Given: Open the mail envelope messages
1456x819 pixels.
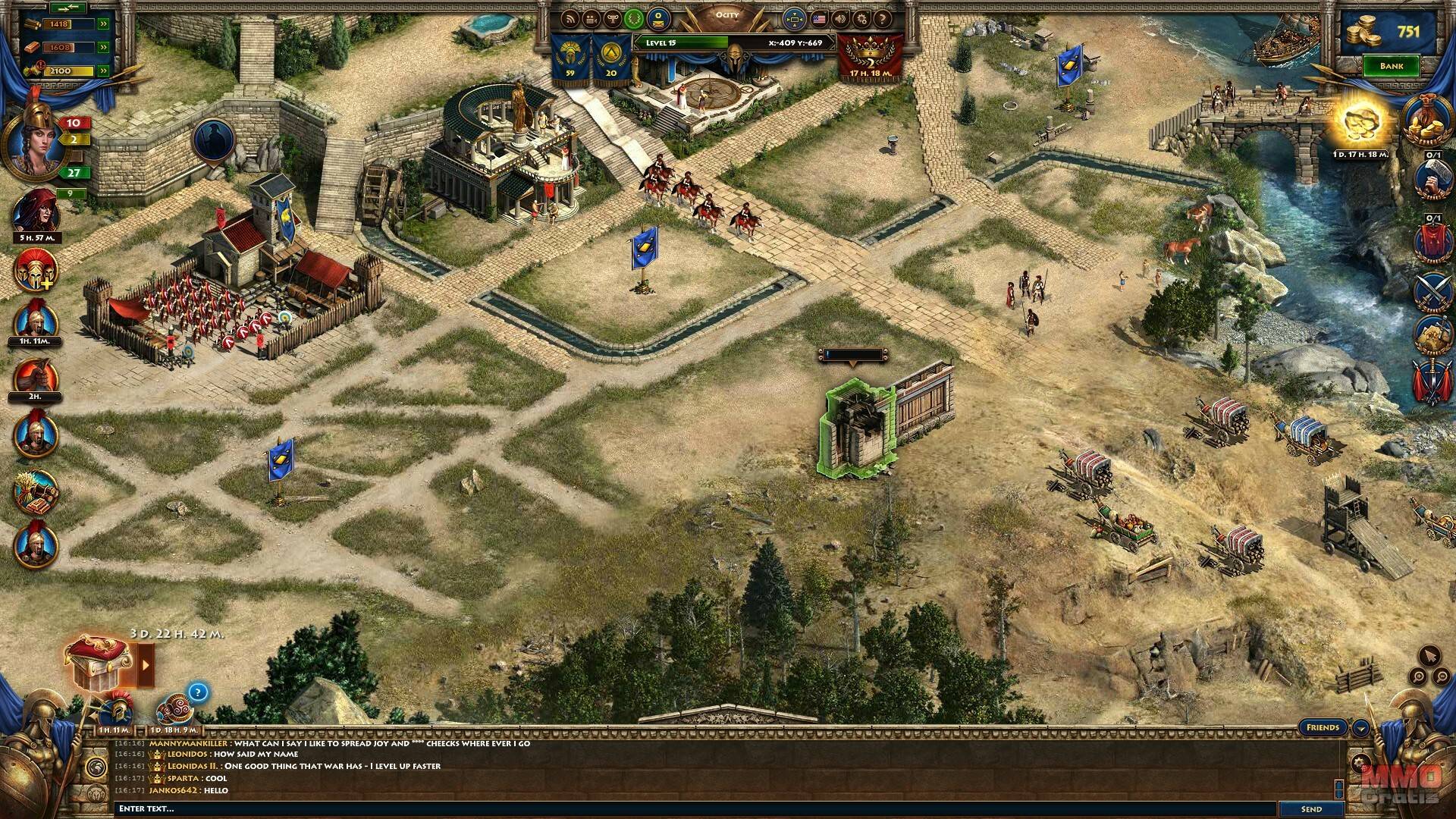Looking at the screenshot, I should [659, 18].
